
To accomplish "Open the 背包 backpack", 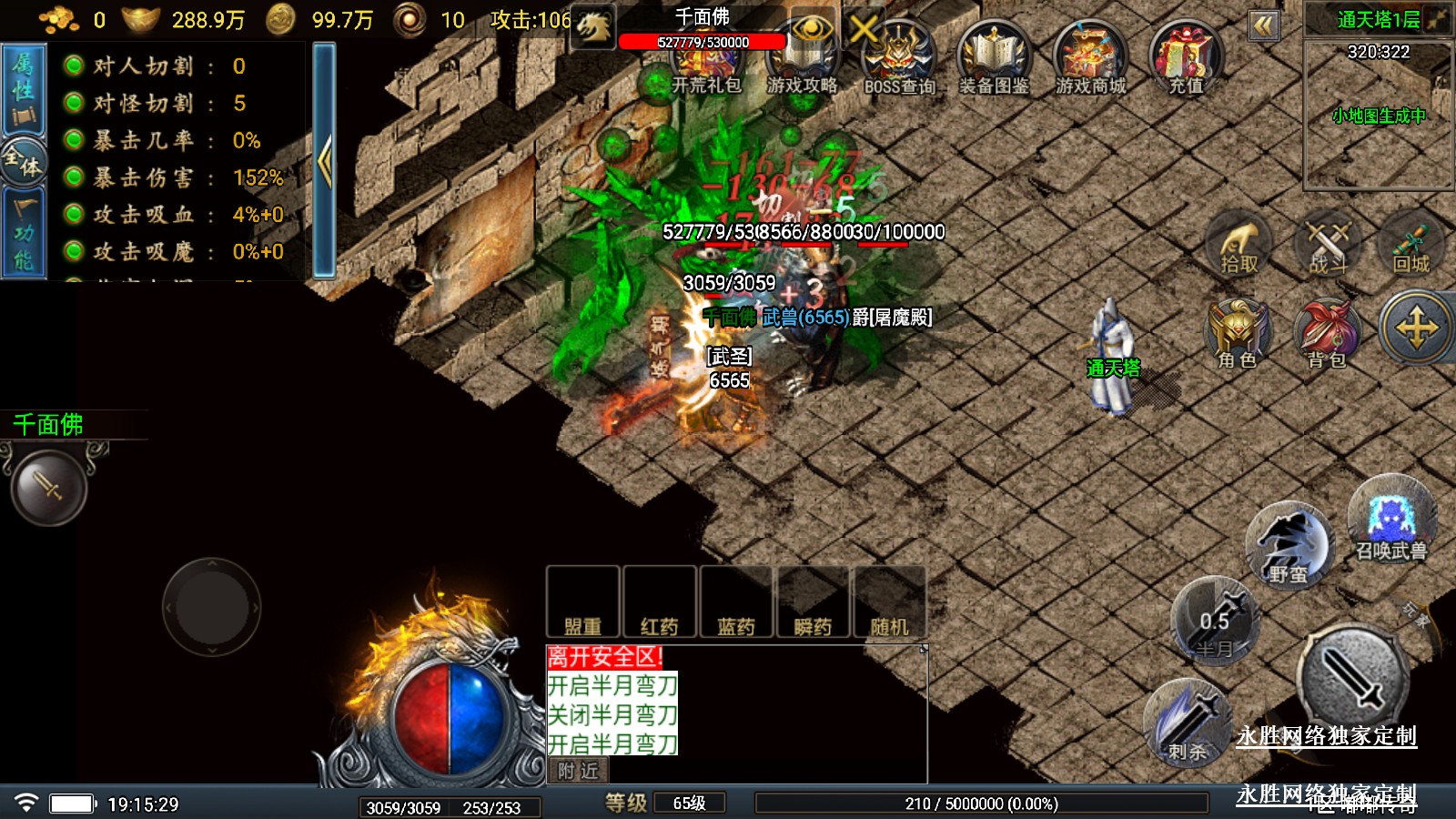I will 1327,334.
